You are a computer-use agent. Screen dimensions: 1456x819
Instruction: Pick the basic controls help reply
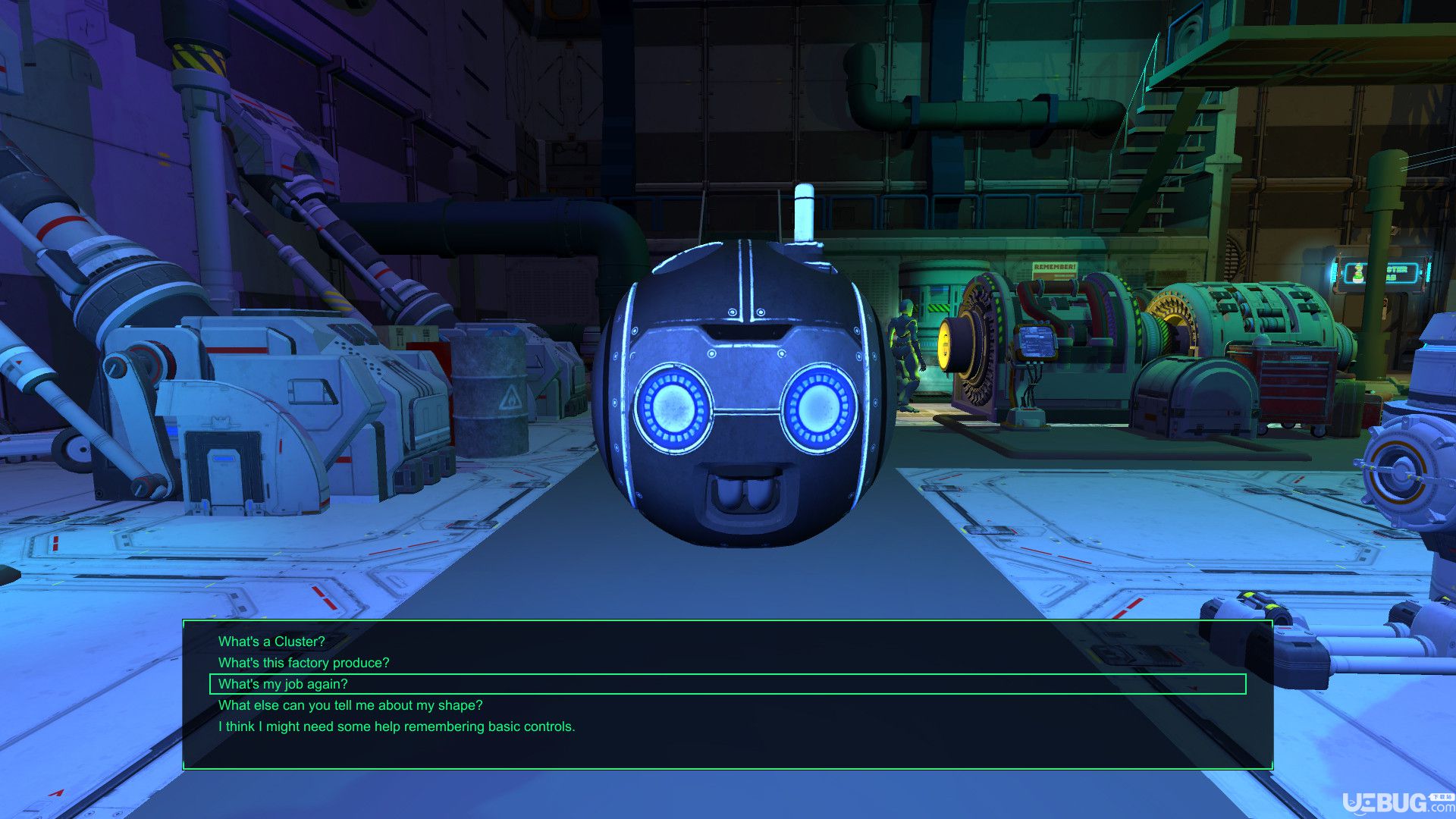(397, 726)
